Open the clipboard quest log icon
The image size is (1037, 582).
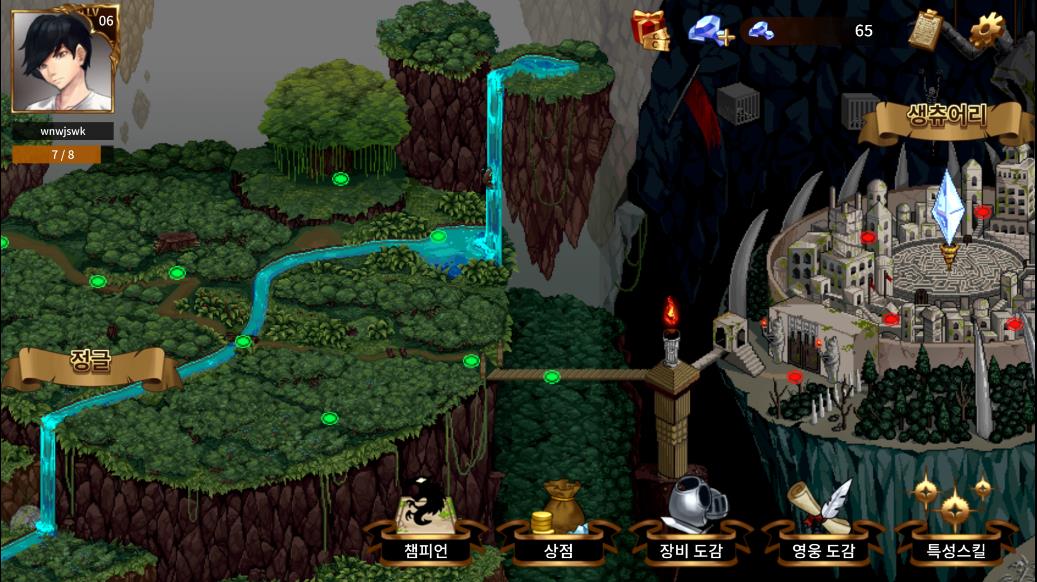926,29
